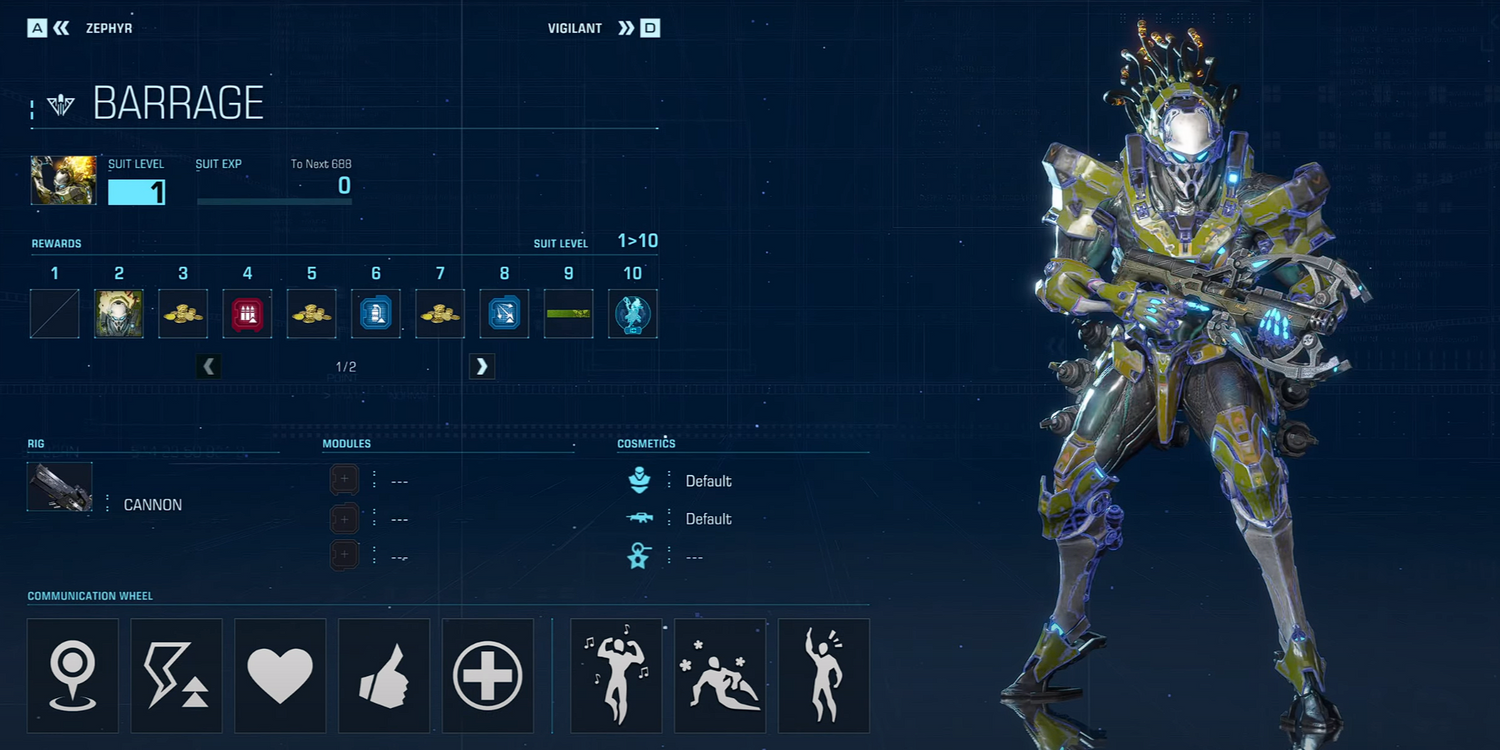The width and height of the screenshot is (1500, 750).
Task: Select the heart communication slot
Action: [x=280, y=676]
